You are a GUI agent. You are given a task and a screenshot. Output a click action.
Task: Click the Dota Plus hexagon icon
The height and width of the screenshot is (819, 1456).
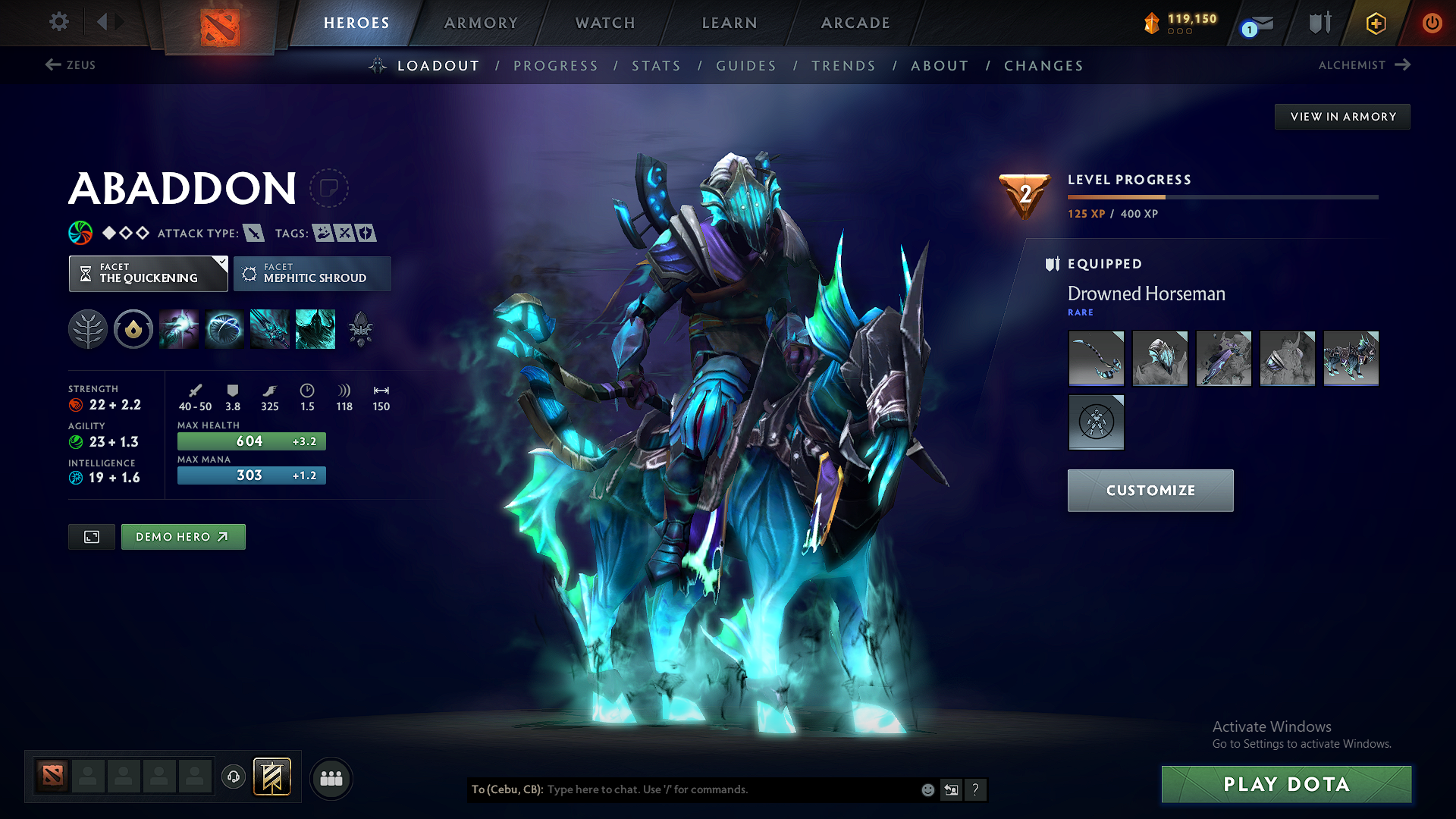coord(1376,23)
